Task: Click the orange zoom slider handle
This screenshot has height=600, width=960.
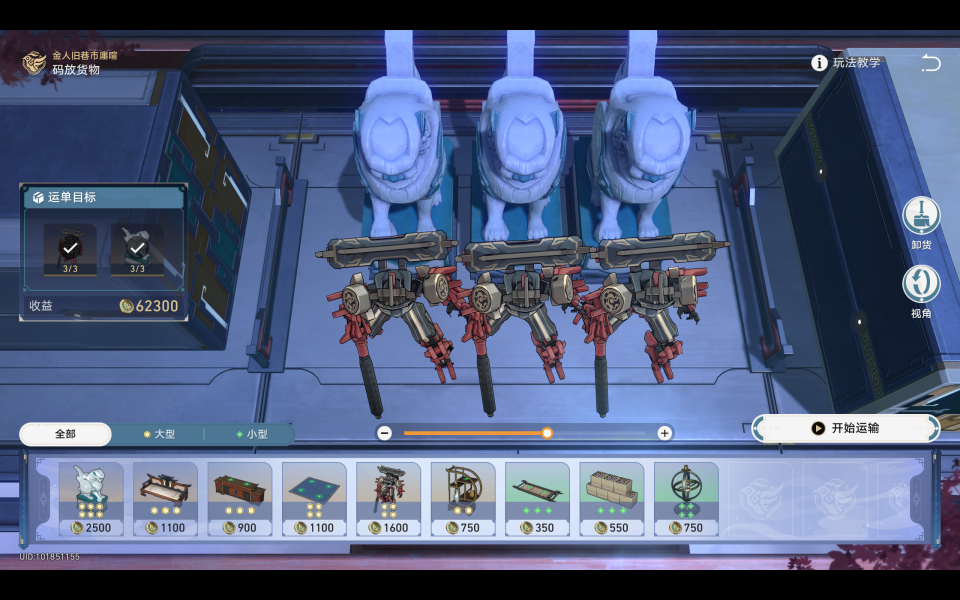Action: pyautogui.click(x=547, y=433)
